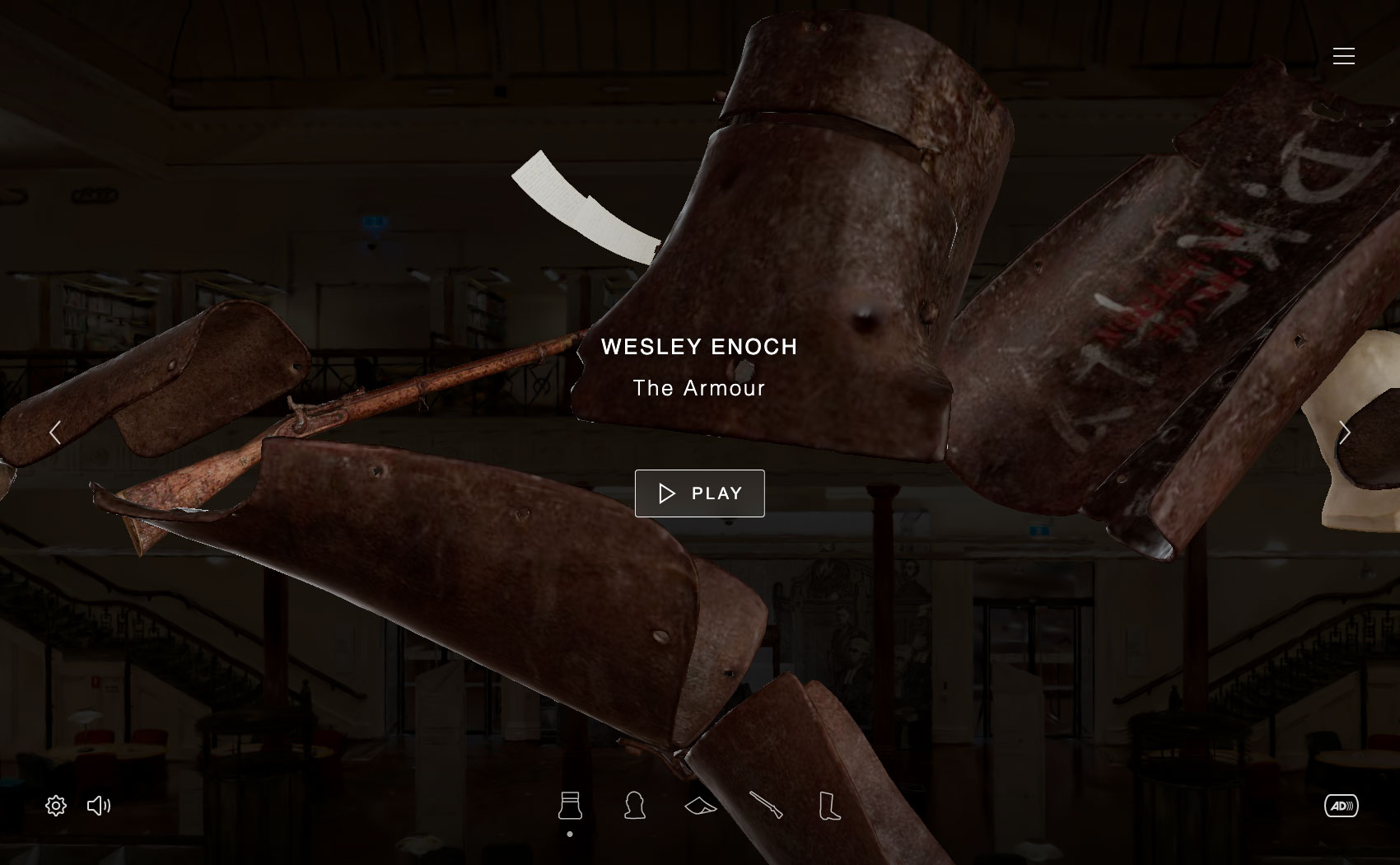1400x865 pixels.
Task: Toggle audio description (AD) button
Action: [1341, 806]
